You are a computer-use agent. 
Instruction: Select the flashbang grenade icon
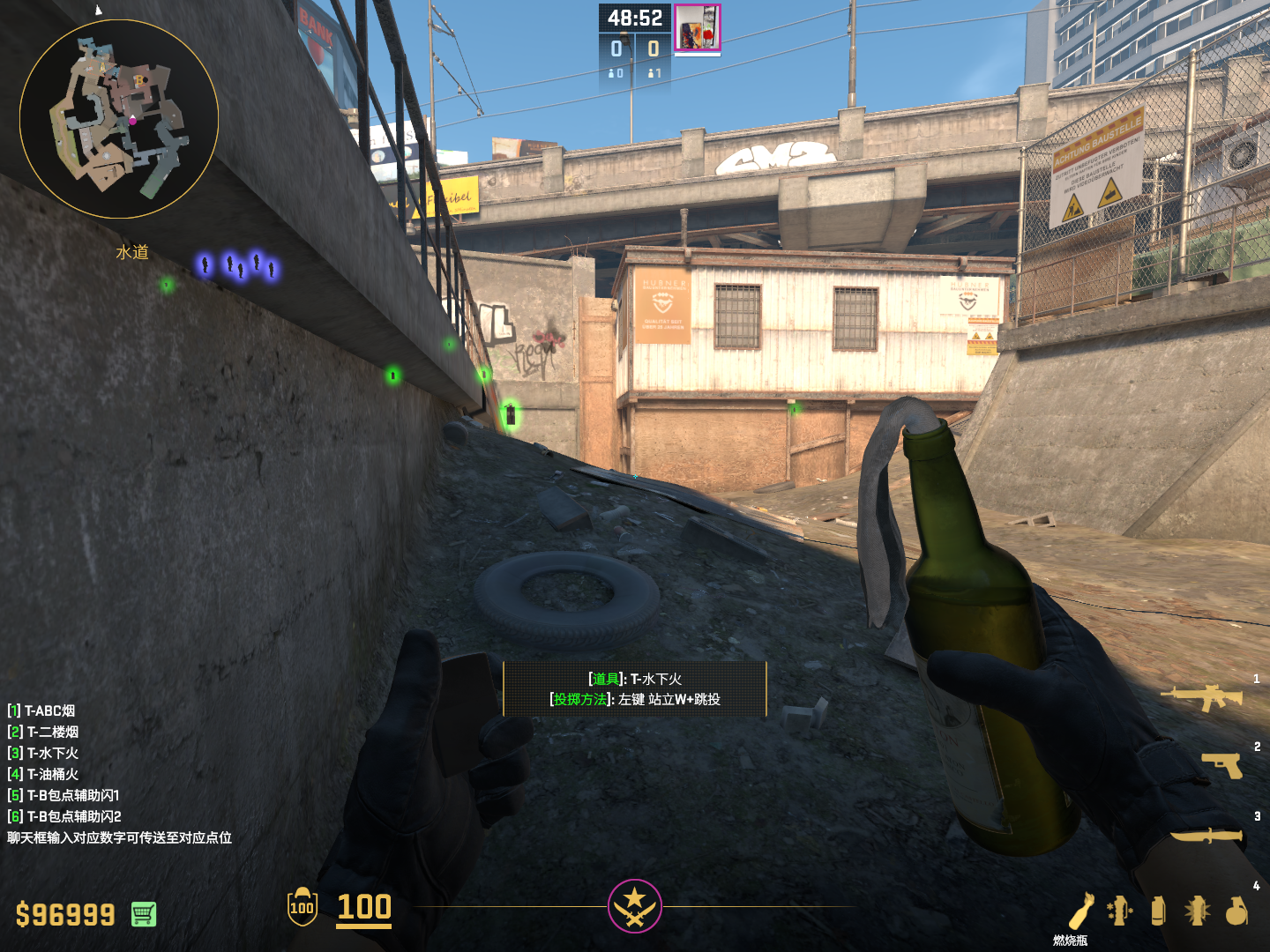pyautogui.click(x=1197, y=911)
